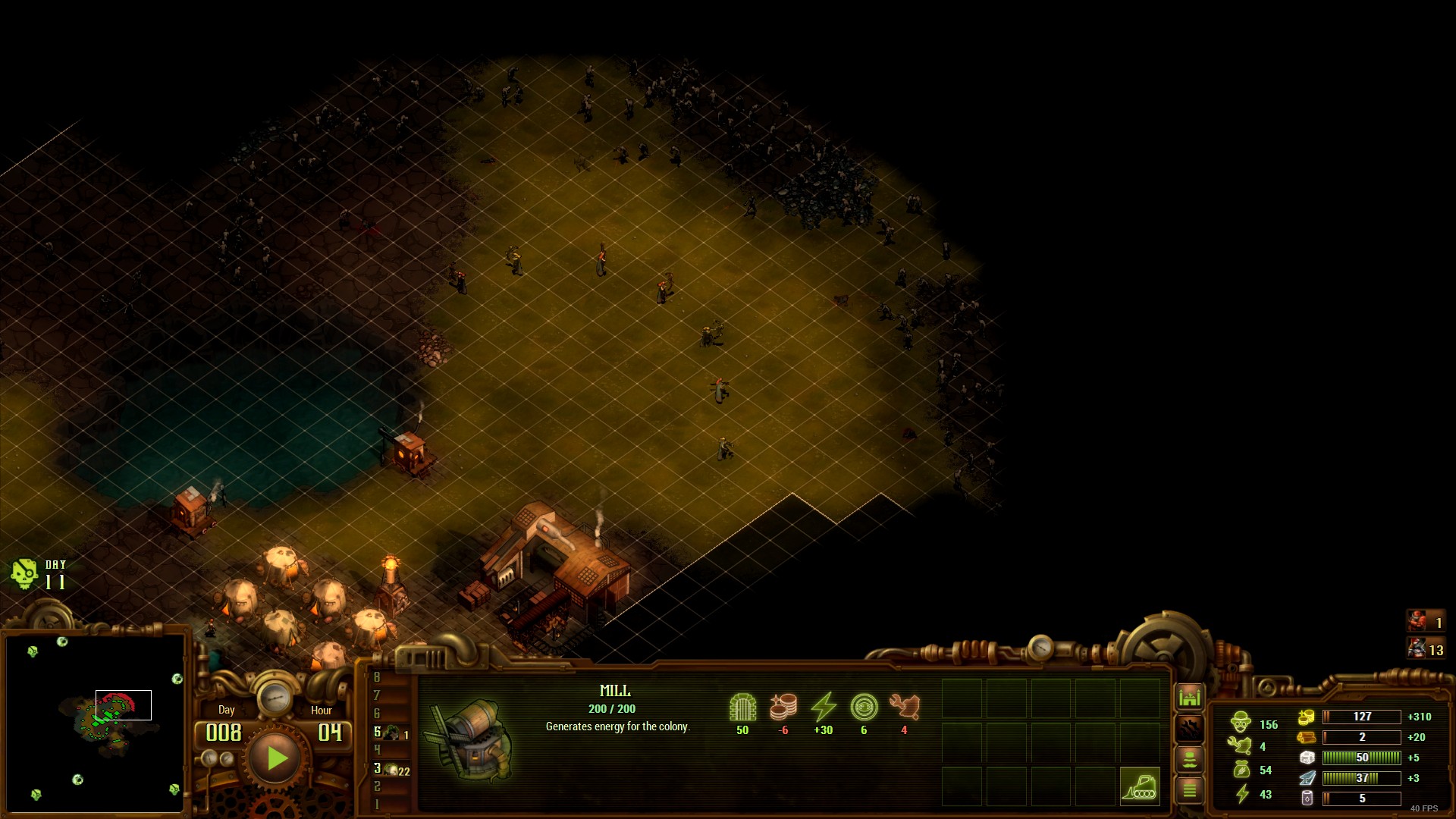The height and width of the screenshot is (819, 1456).
Task: Resume the game with the green play button
Action: coord(276,758)
